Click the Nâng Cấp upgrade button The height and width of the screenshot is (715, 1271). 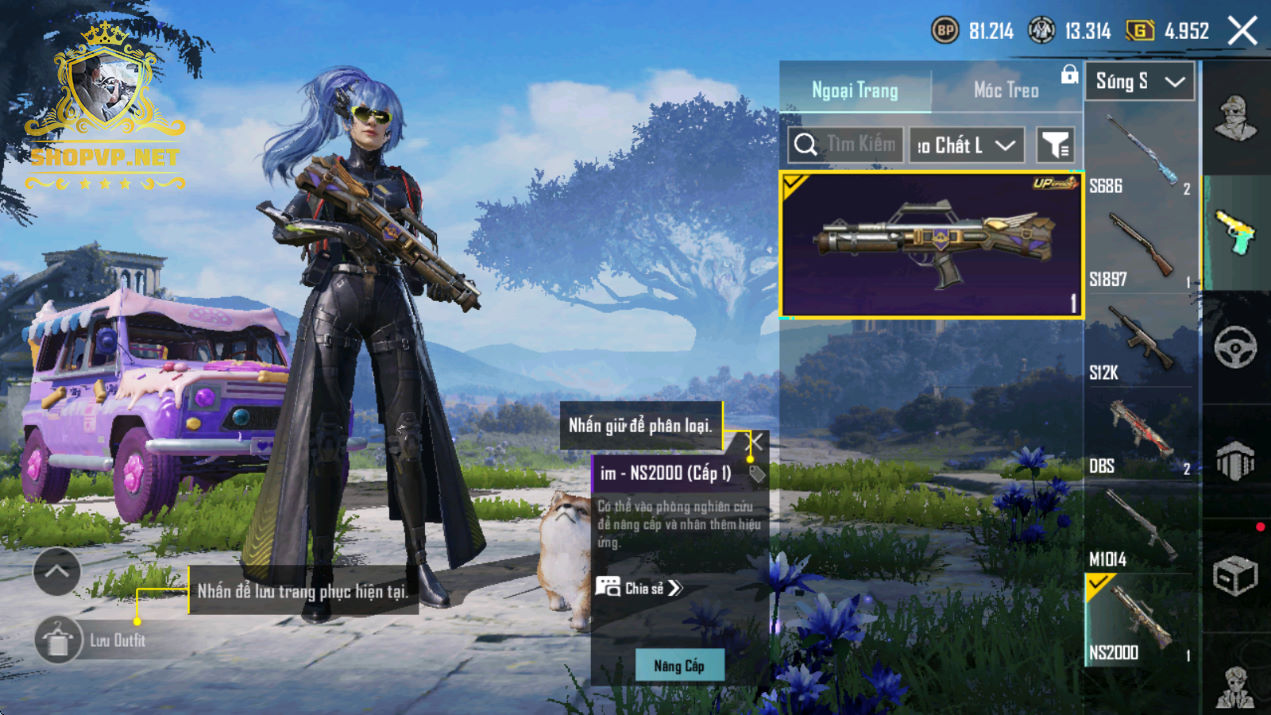680,665
